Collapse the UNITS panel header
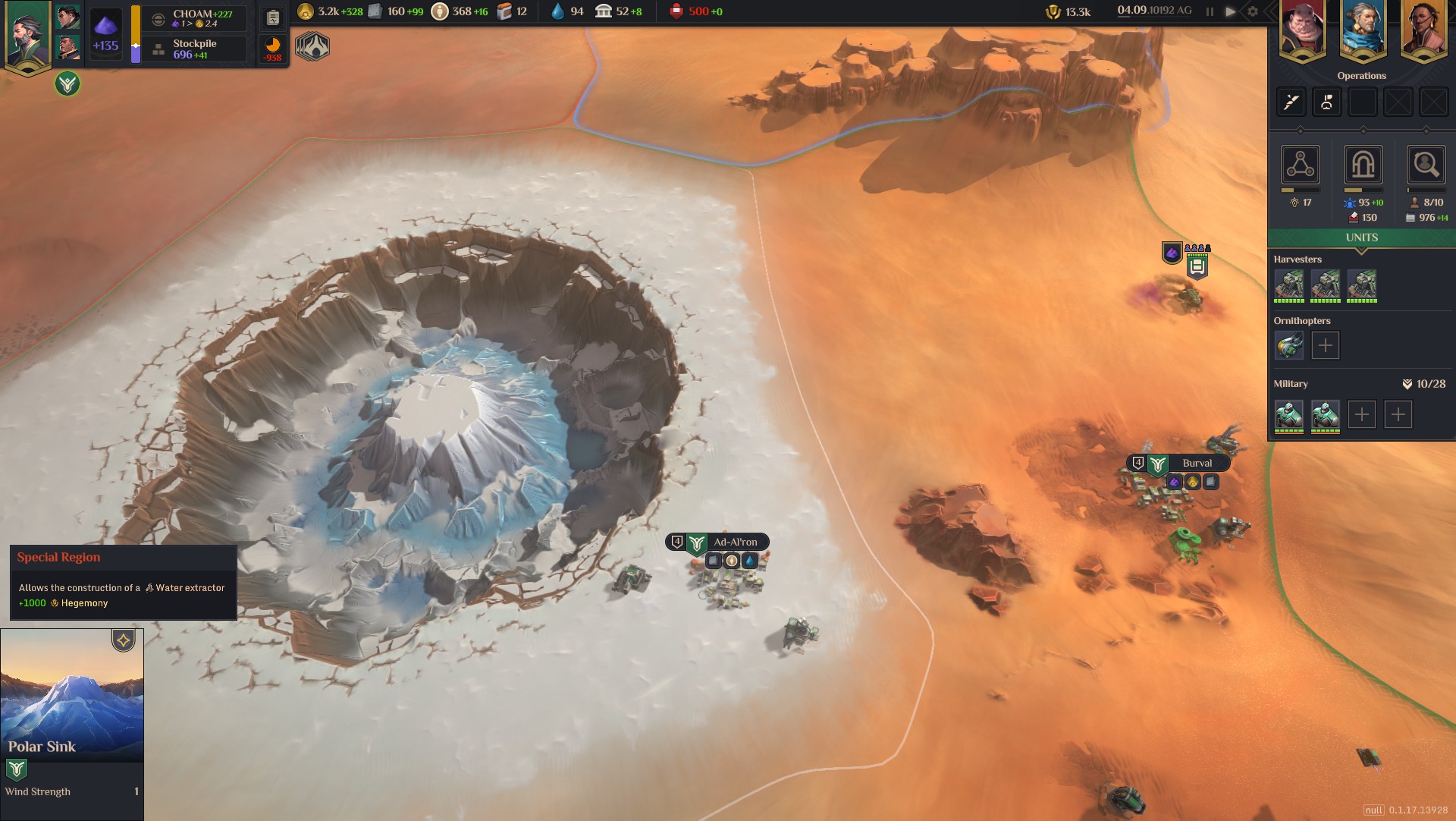1456x821 pixels. point(1361,237)
